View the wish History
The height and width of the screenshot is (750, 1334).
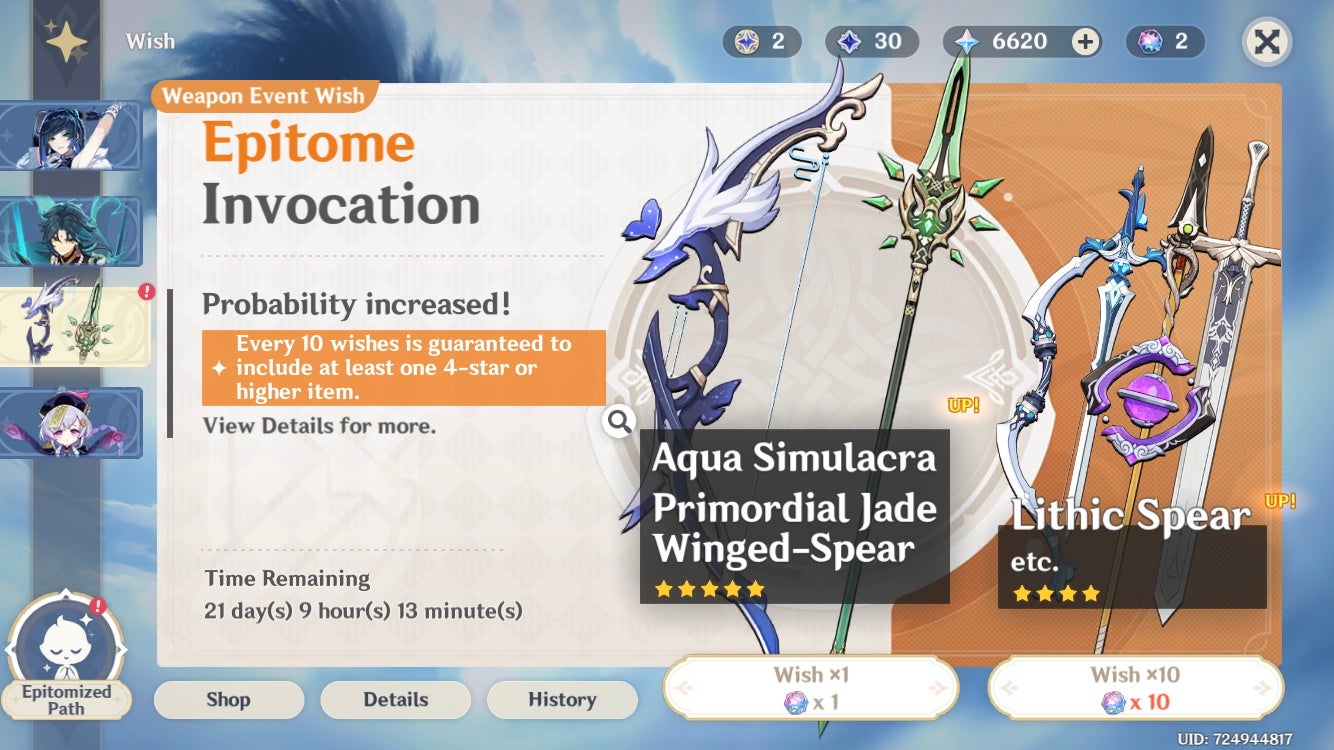(x=562, y=699)
